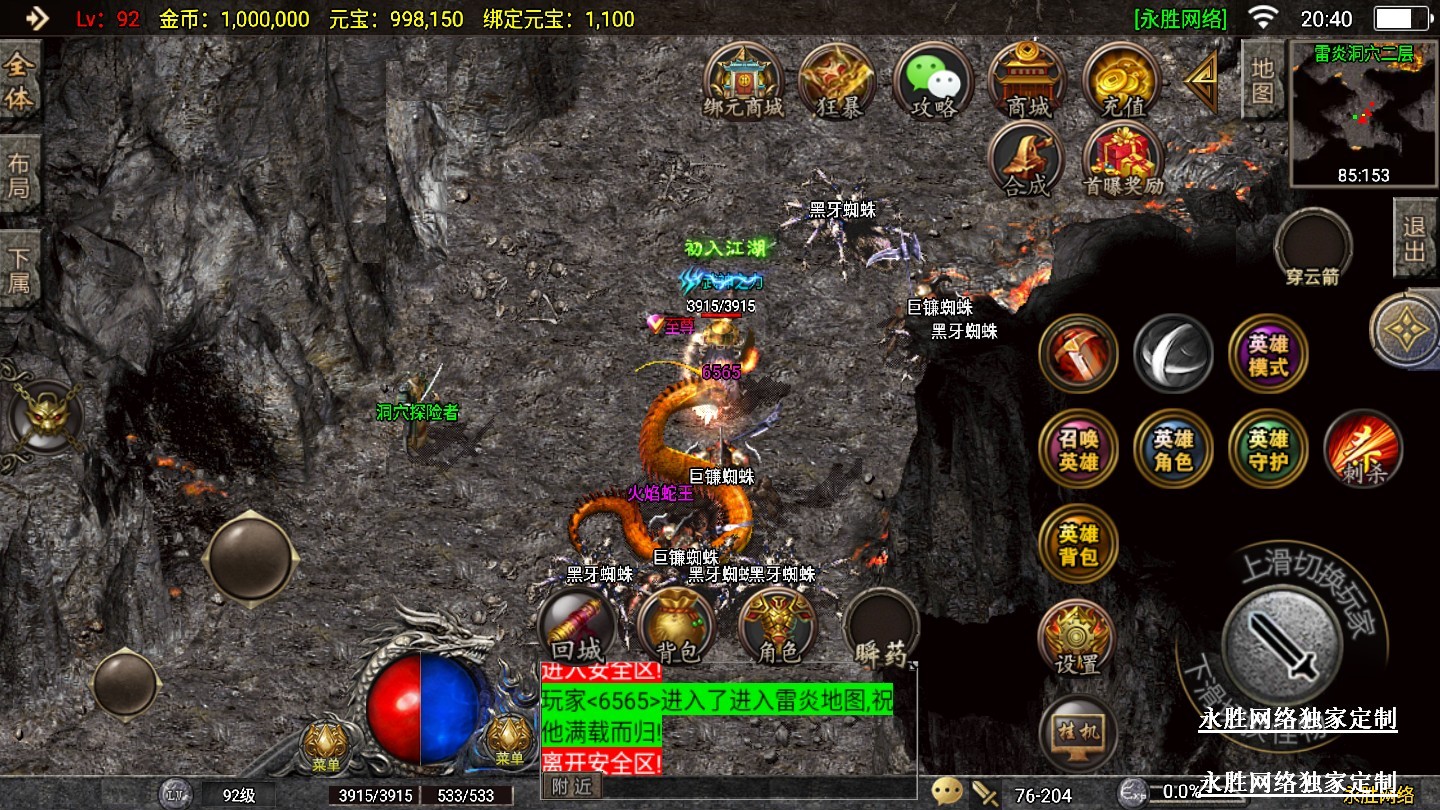Switch to the 全体 tab
This screenshot has height=810, width=1440.
tap(19, 83)
